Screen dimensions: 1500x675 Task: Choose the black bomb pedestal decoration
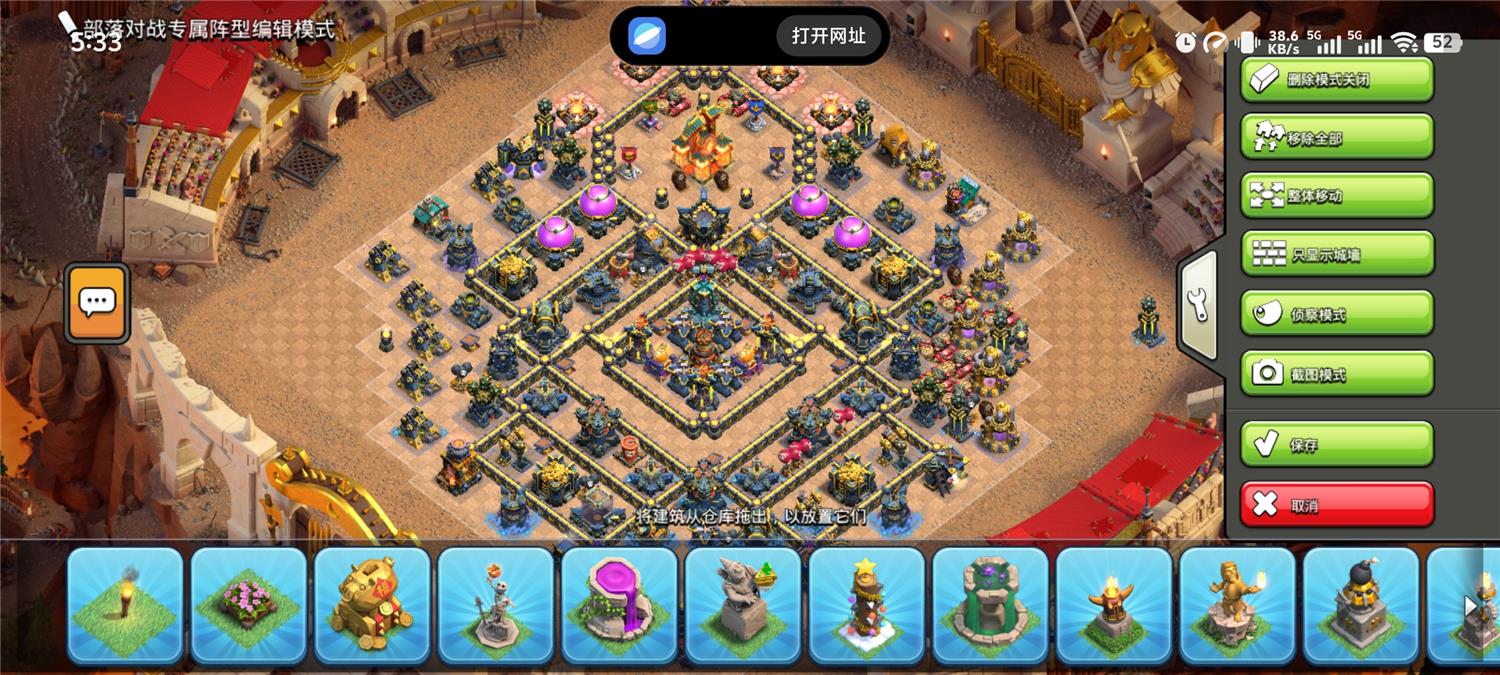pyautogui.click(x=1361, y=604)
